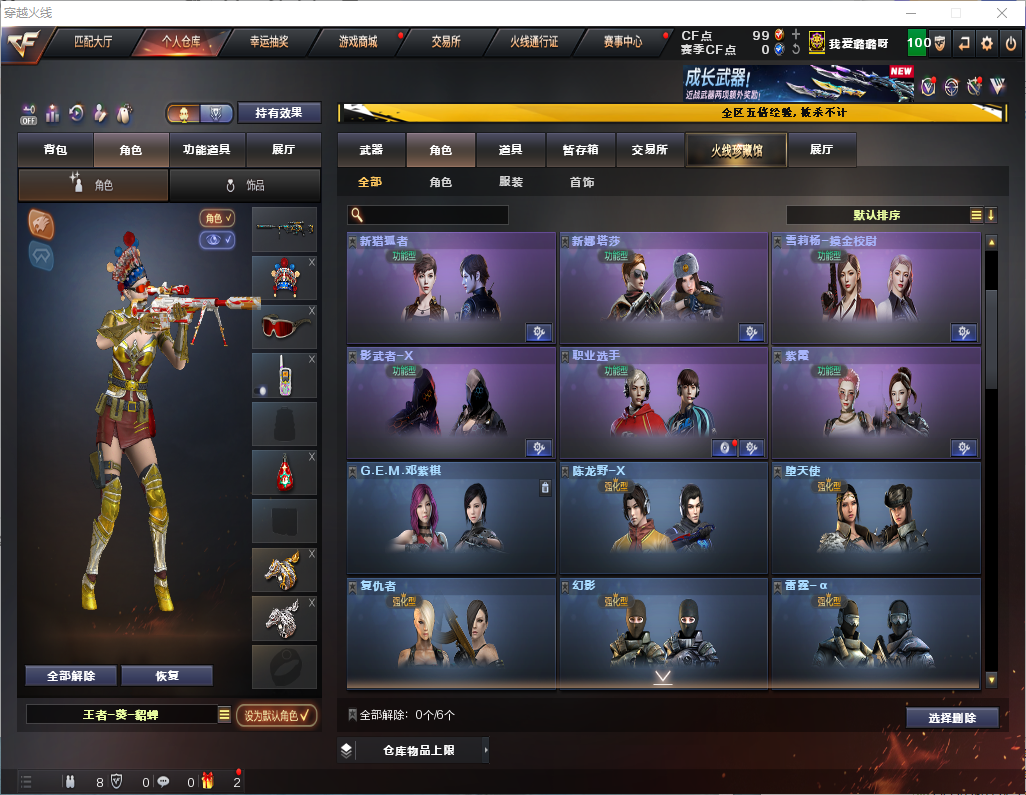Open the 火线通行证 battle pass
This screenshot has height=795, width=1026.
534,42
